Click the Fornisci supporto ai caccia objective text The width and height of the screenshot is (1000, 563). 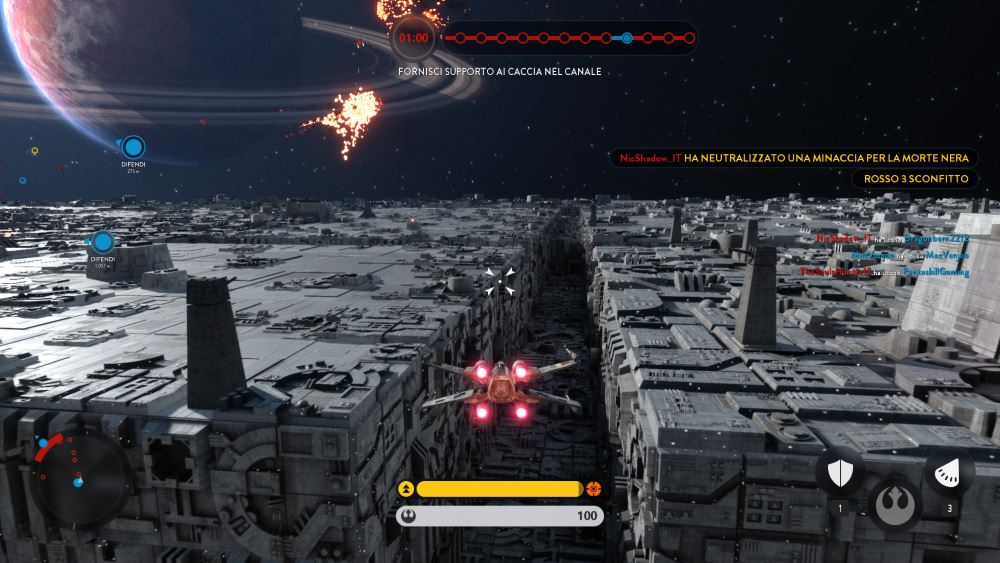click(x=499, y=72)
